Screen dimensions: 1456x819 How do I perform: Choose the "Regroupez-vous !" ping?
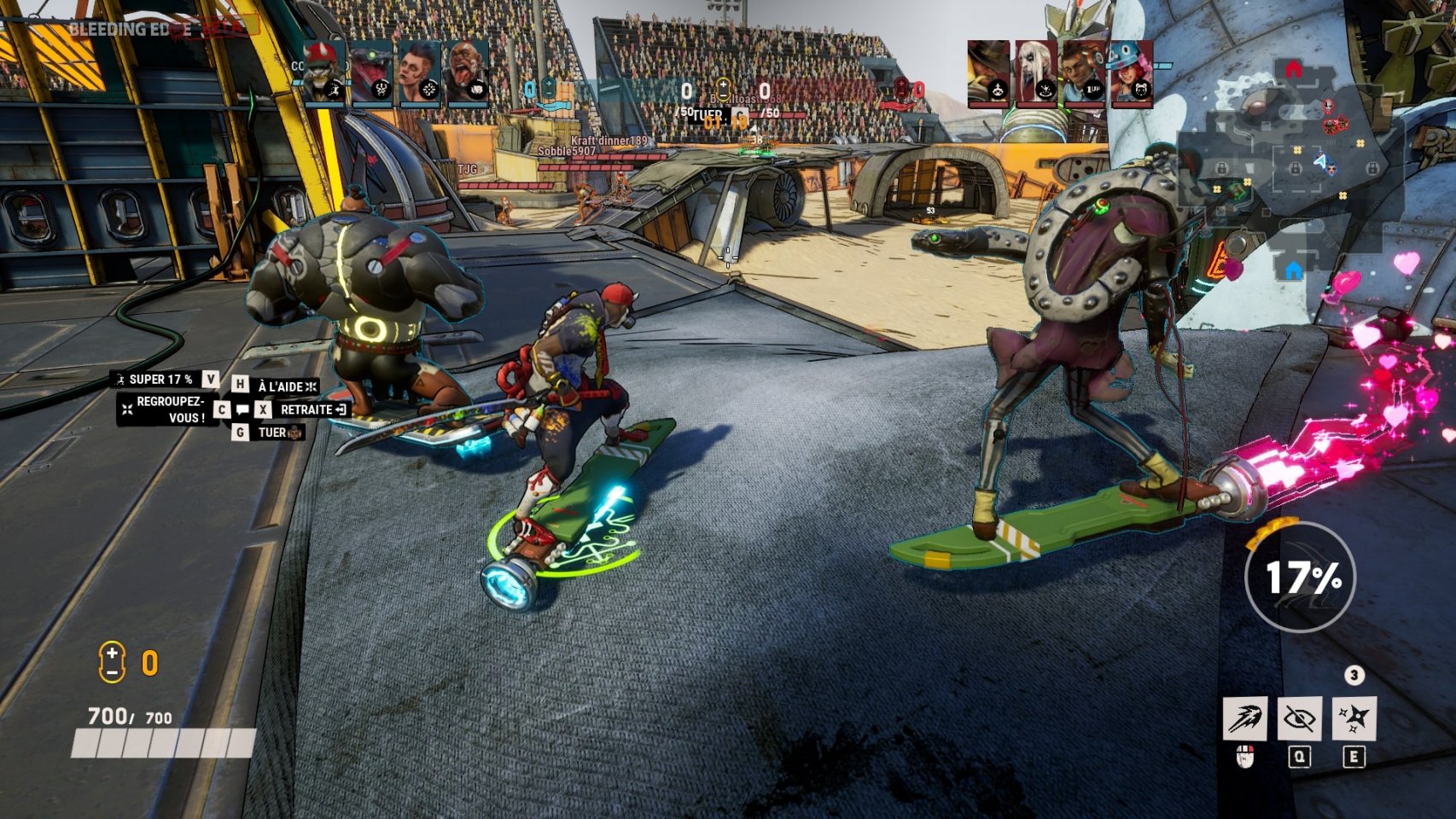pyautogui.click(x=167, y=409)
